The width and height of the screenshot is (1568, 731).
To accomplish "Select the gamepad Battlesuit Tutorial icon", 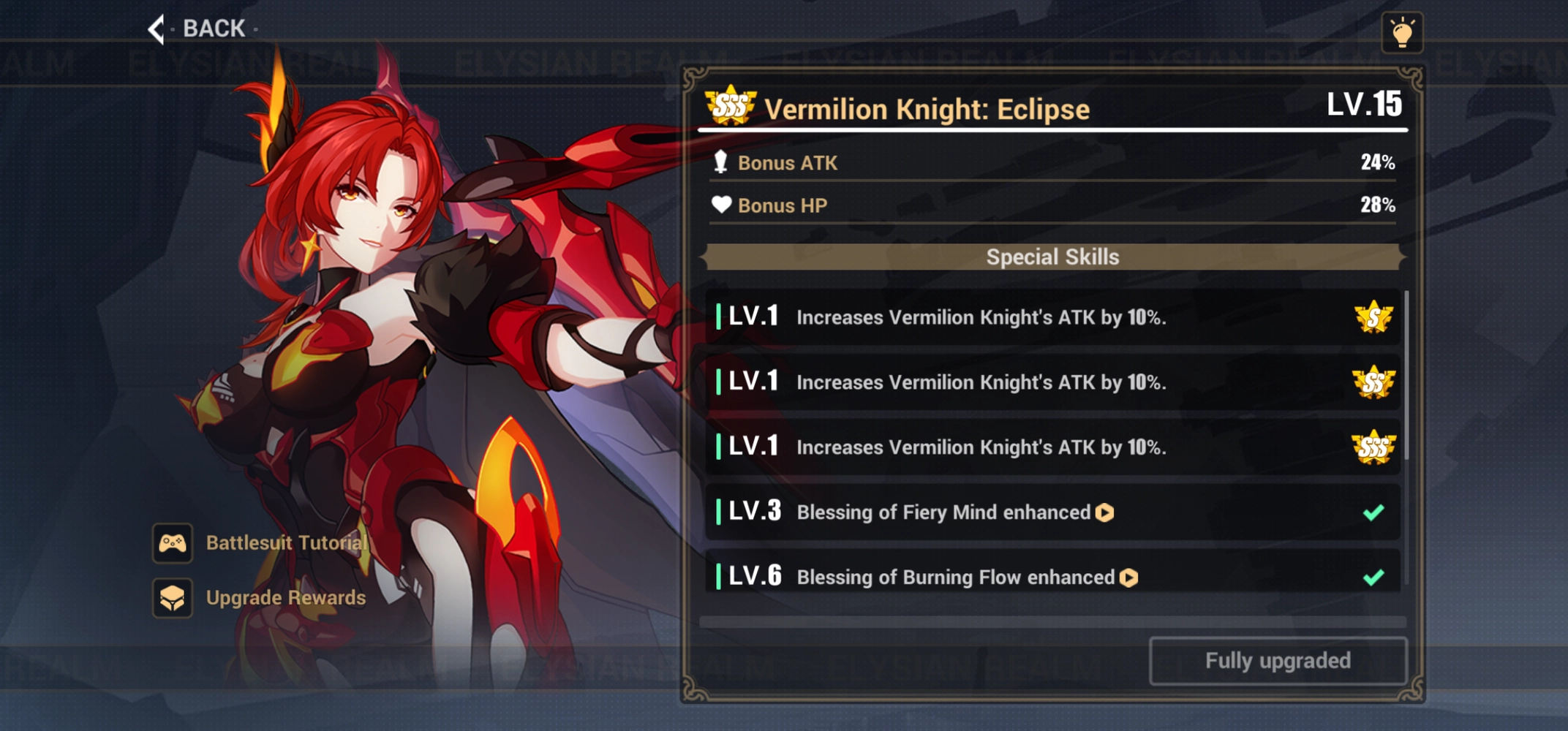I will [173, 542].
